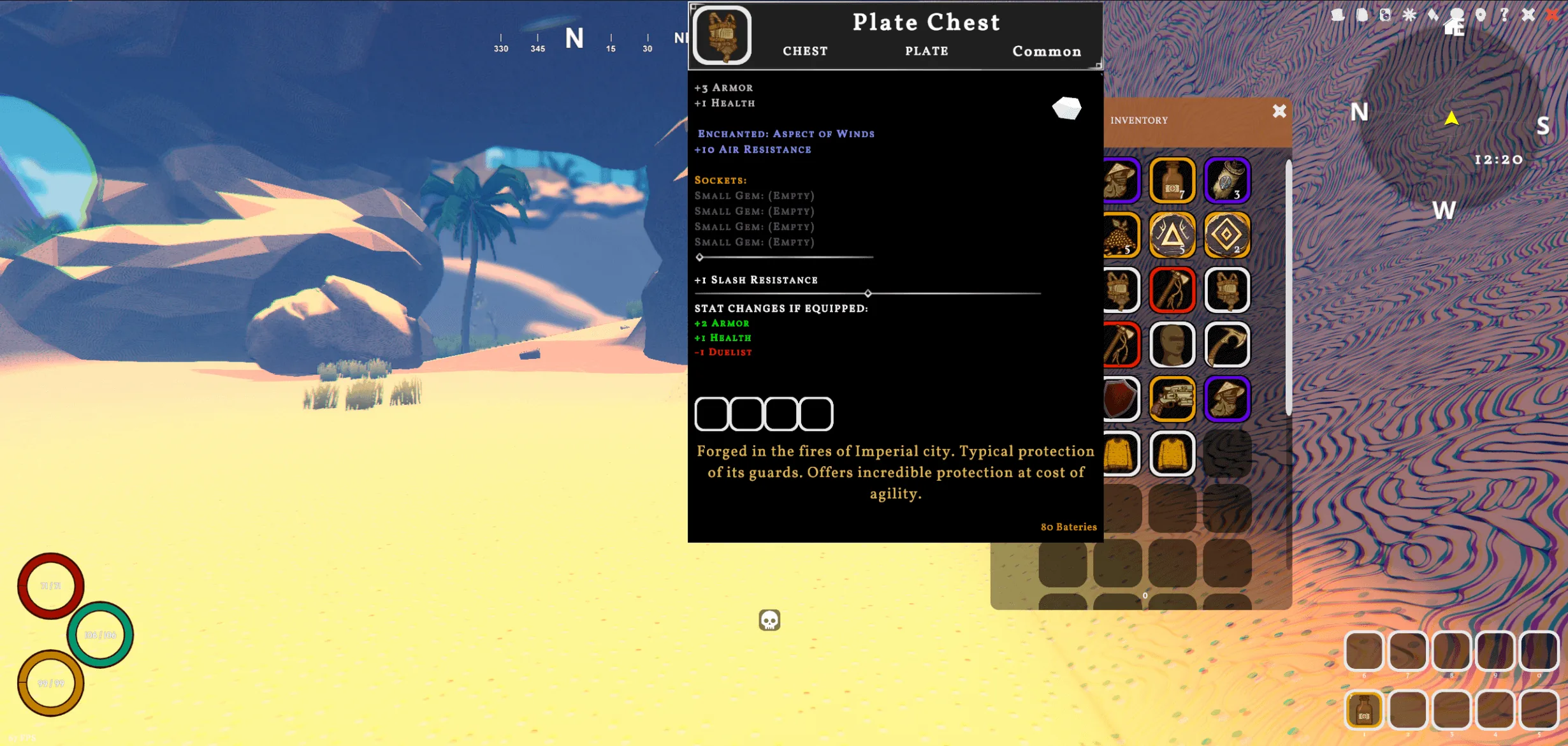Pick the diamond rune stone stack
Viewport: 1568px width, 746px height.
[1227, 235]
